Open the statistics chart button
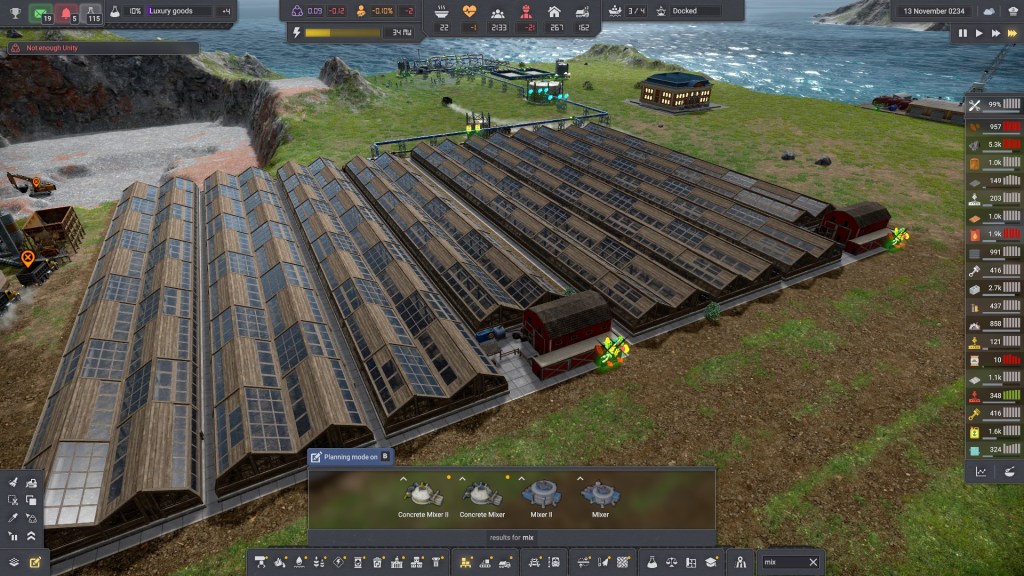This screenshot has height=576, width=1024. click(x=981, y=472)
